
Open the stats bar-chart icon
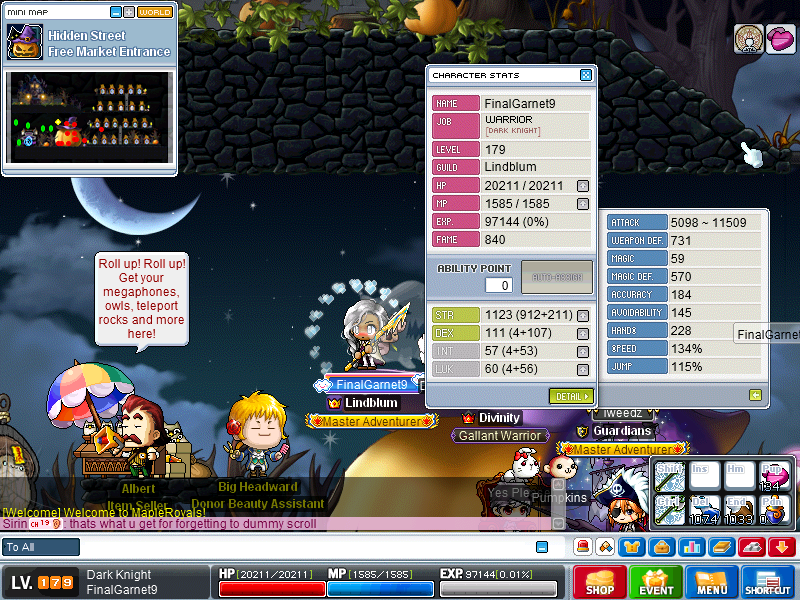pyautogui.click(x=691, y=547)
